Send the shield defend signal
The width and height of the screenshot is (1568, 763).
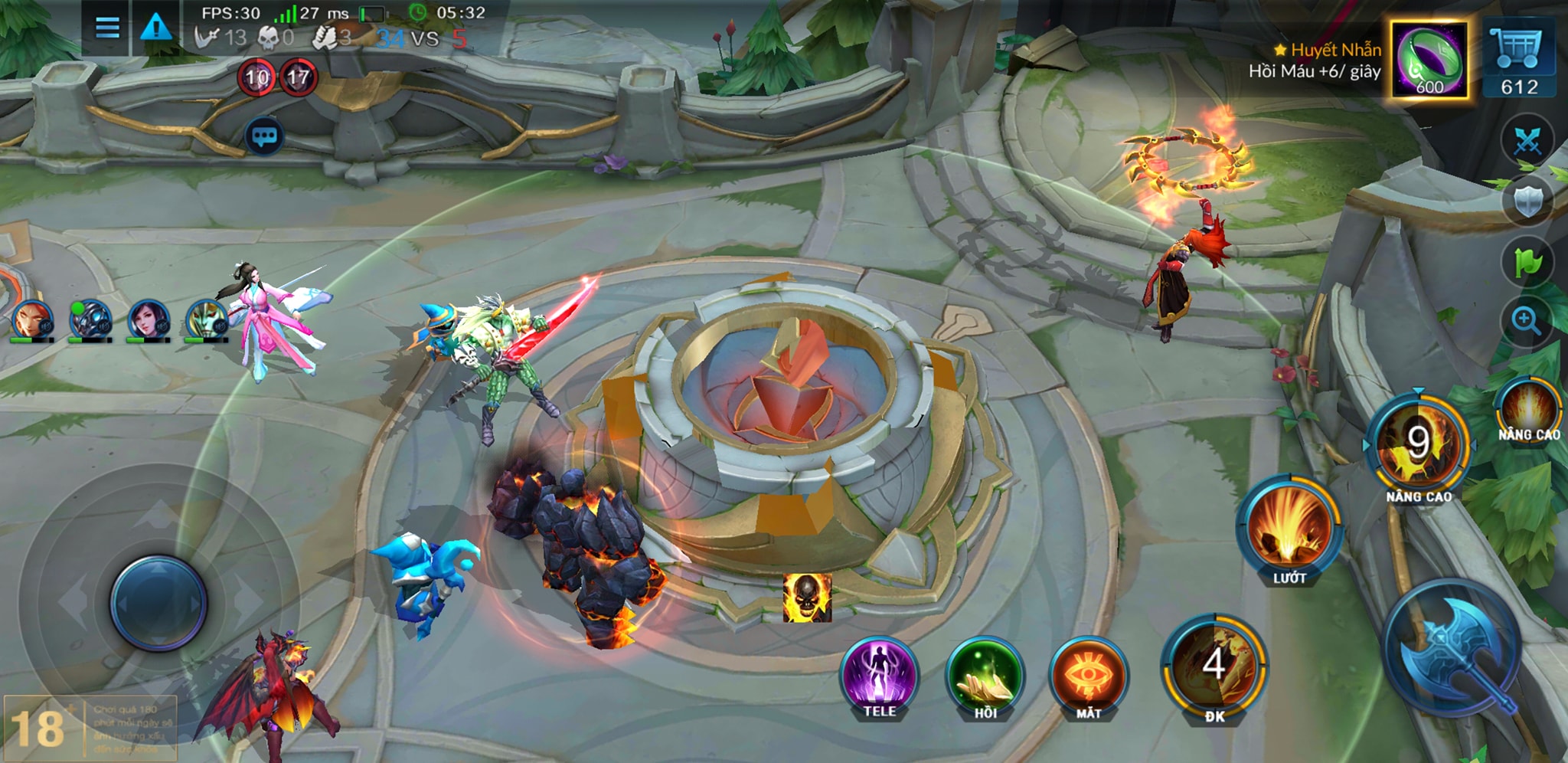(x=1527, y=201)
